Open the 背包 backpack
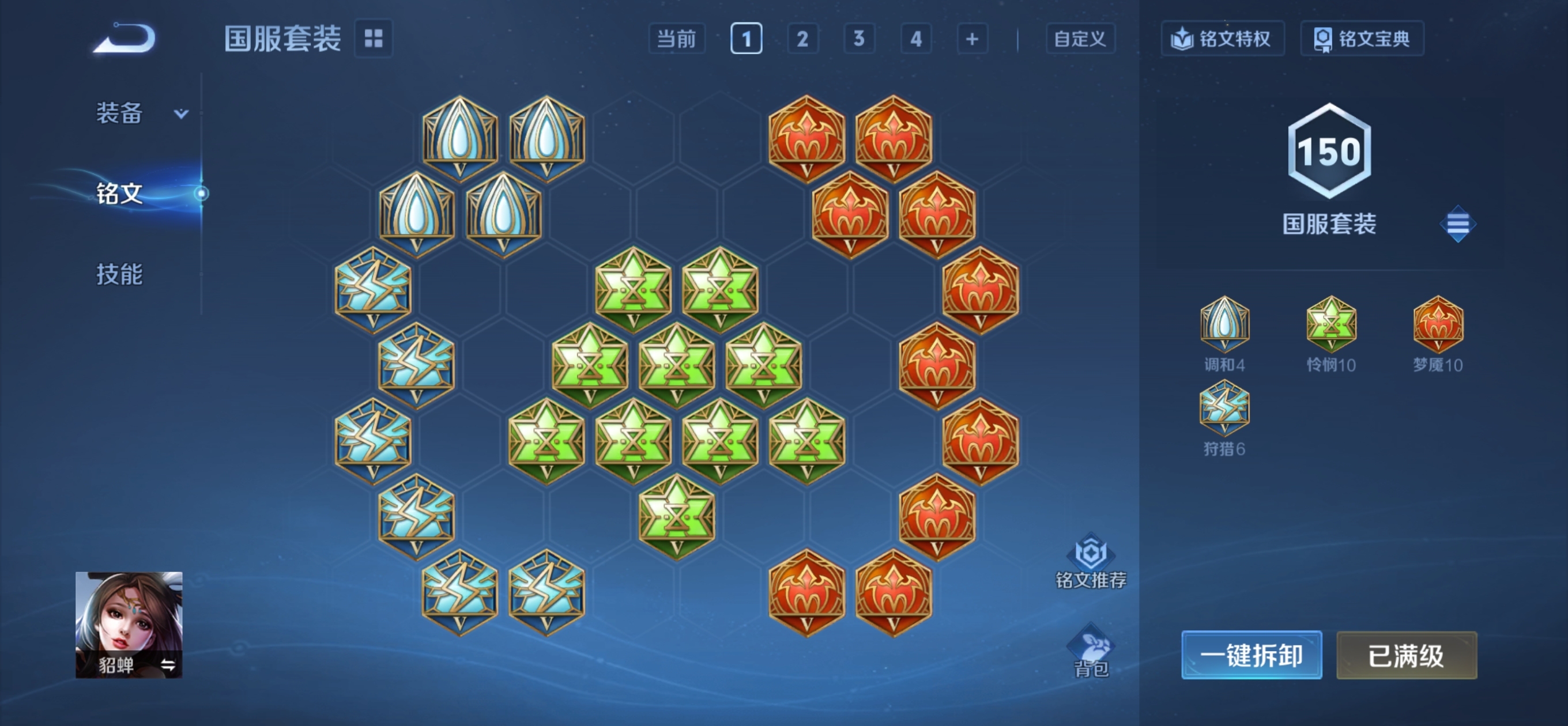Viewport: 1568px width, 726px height. point(1090,651)
